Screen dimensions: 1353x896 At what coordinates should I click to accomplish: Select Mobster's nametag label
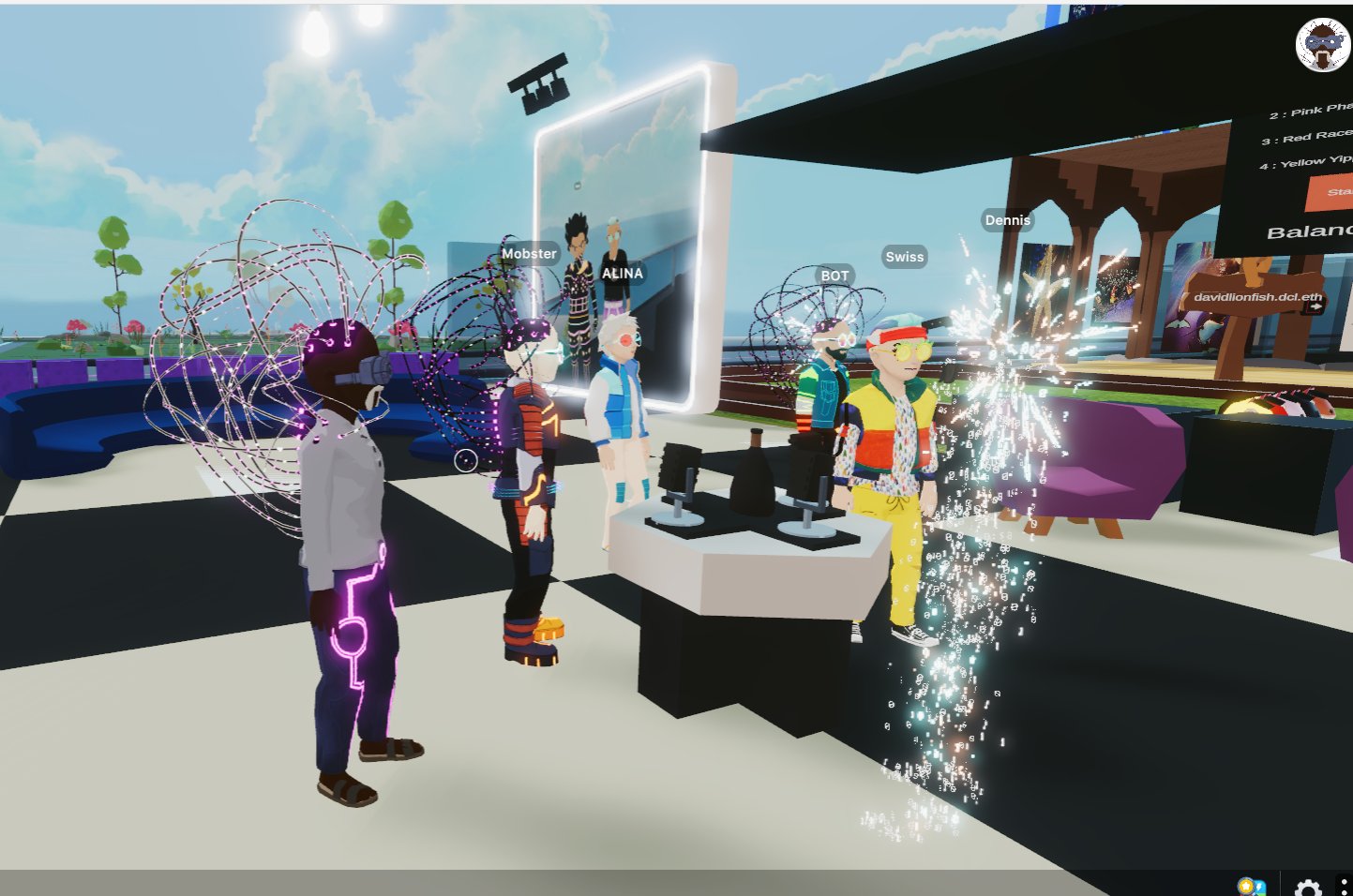[531, 253]
